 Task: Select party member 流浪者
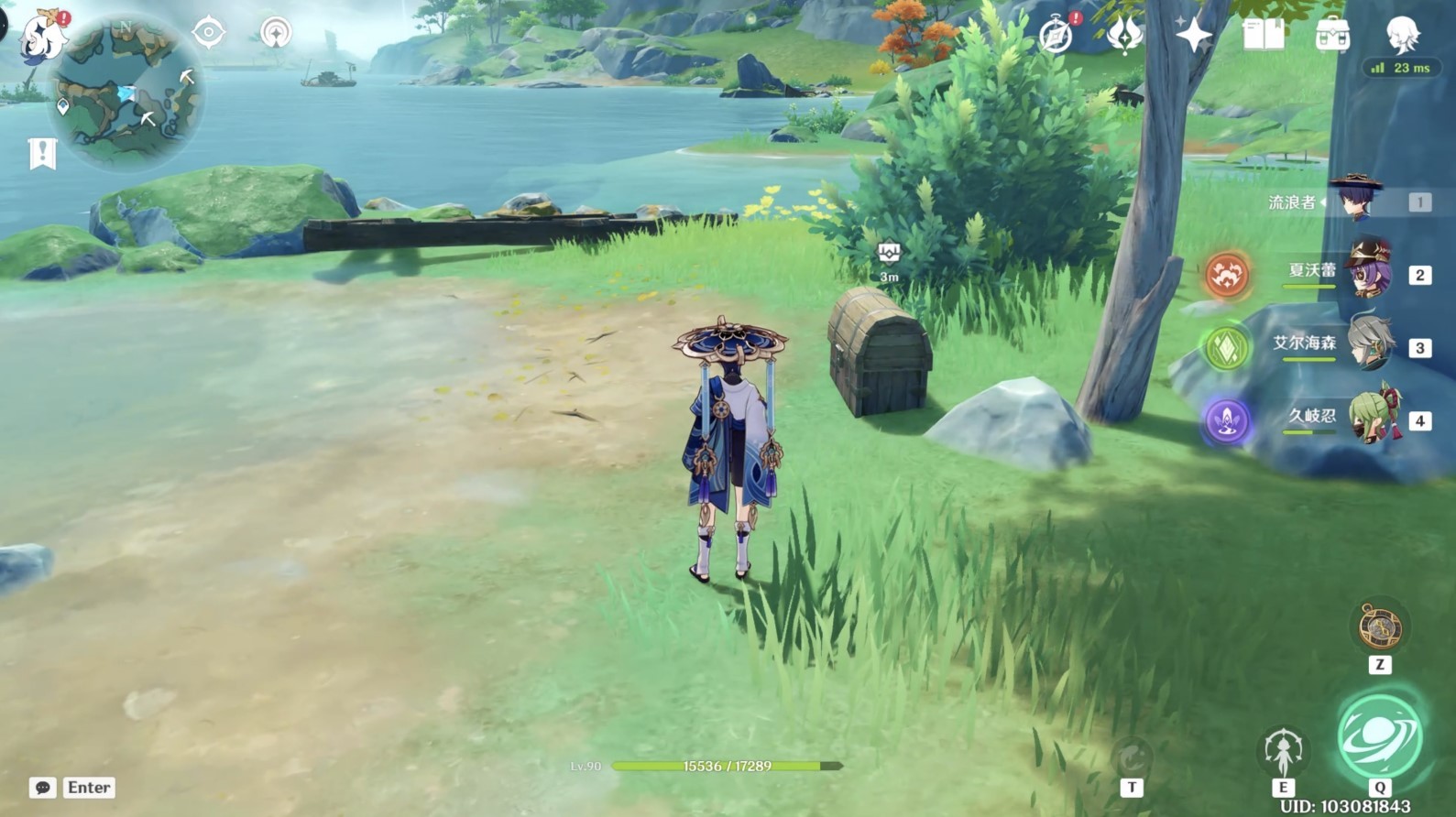point(1354,201)
